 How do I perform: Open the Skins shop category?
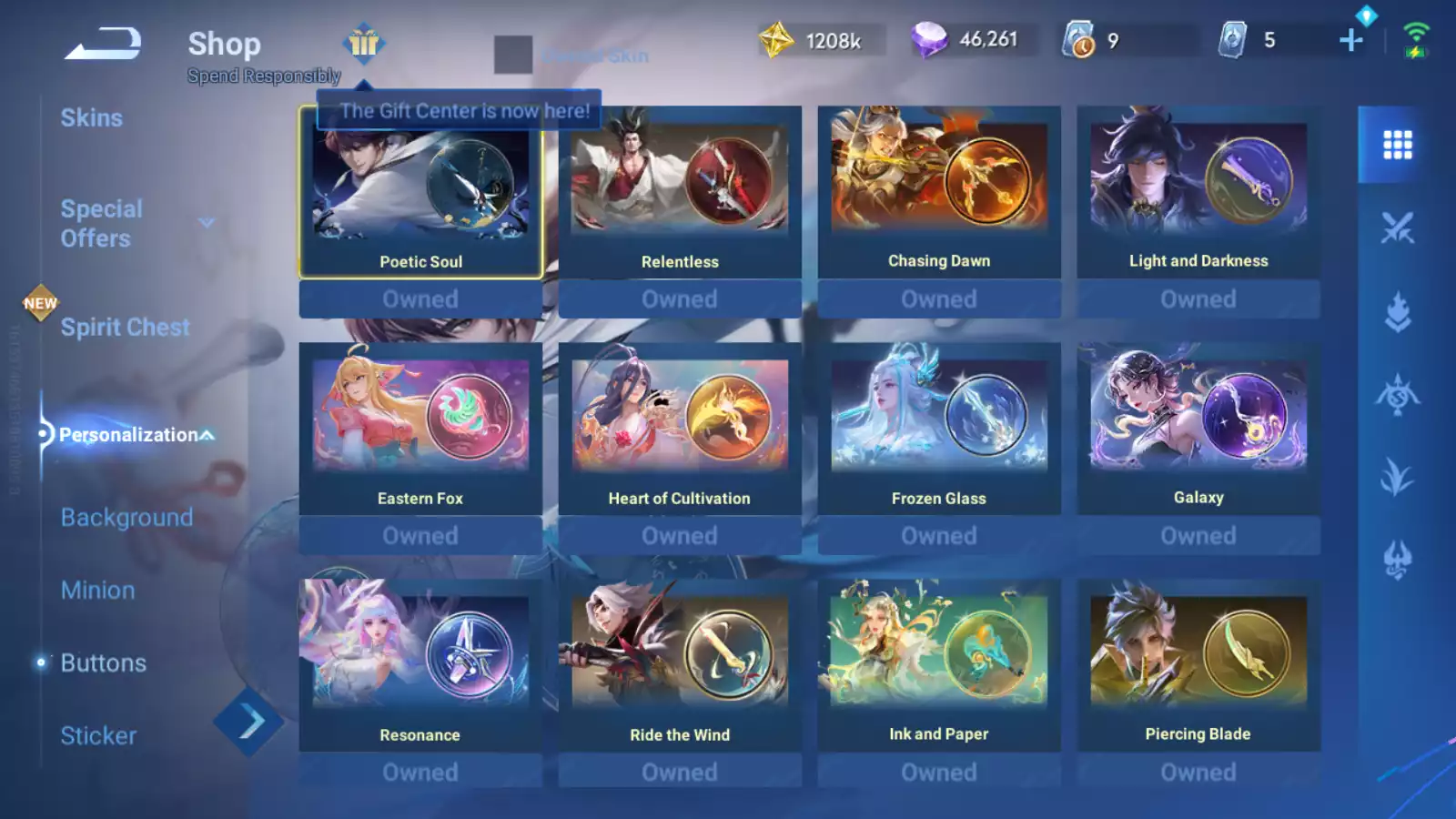(x=91, y=118)
